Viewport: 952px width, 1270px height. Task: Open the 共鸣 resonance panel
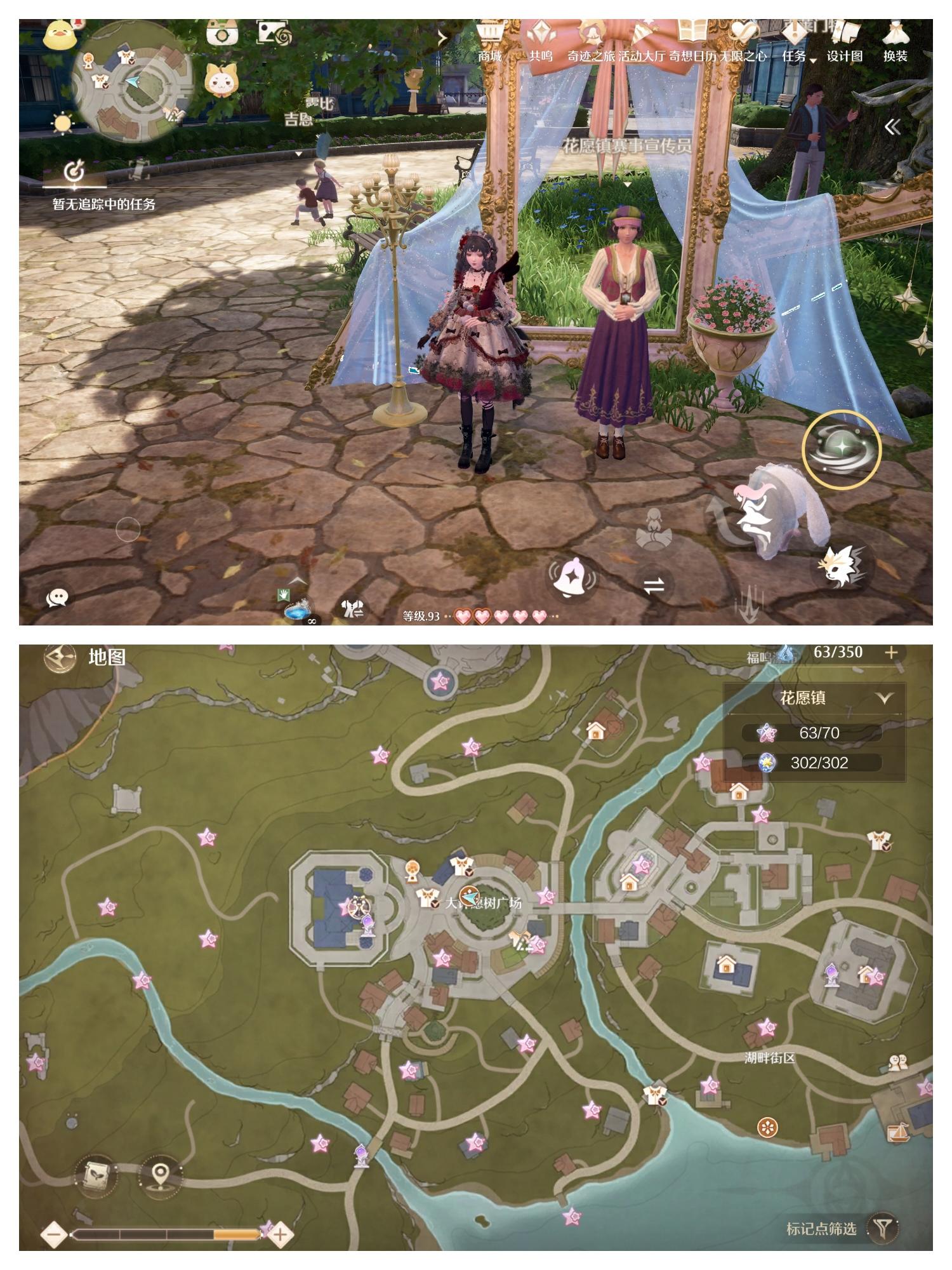(x=541, y=56)
